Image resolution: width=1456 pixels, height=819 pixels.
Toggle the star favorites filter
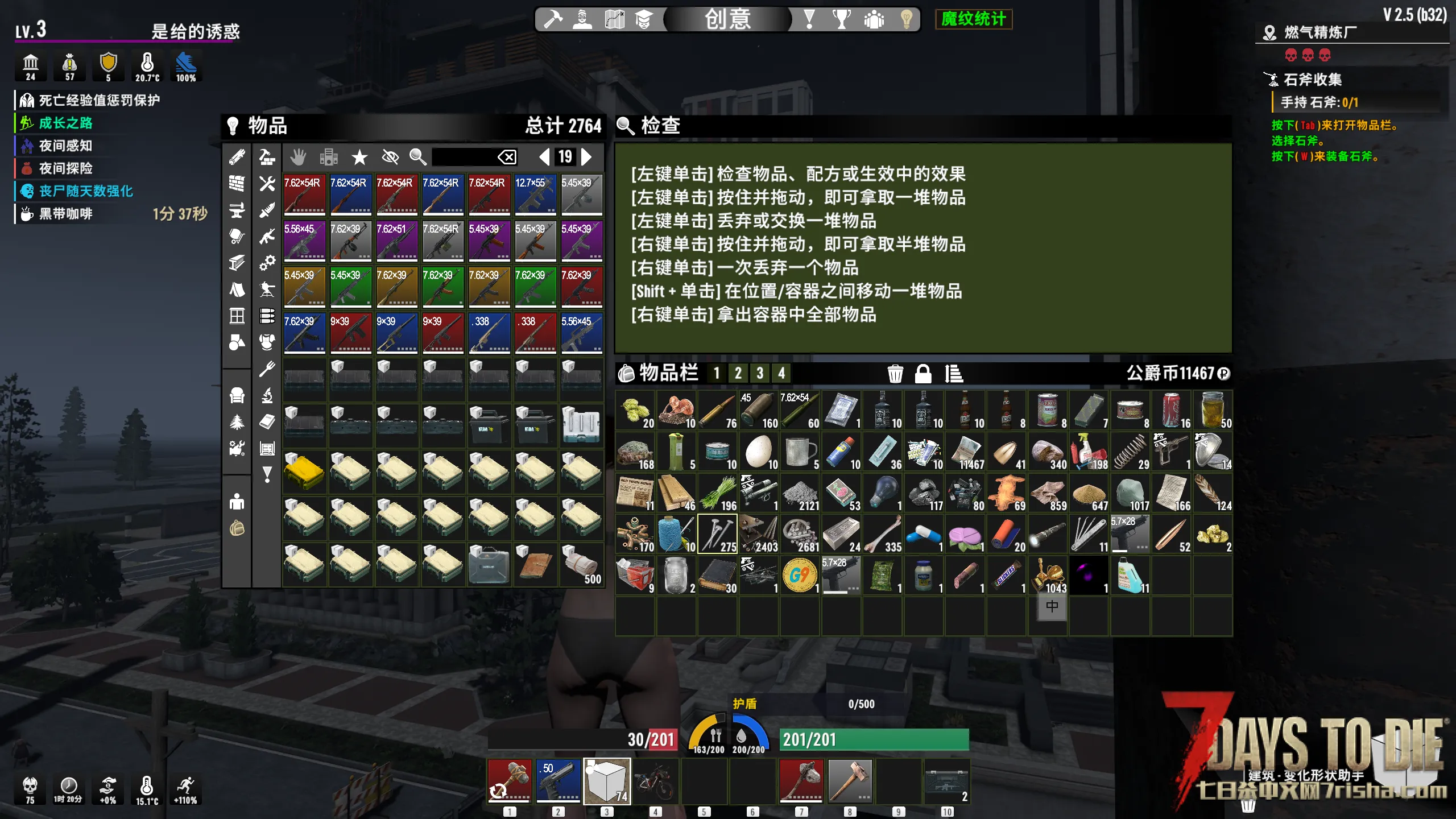[x=359, y=157]
